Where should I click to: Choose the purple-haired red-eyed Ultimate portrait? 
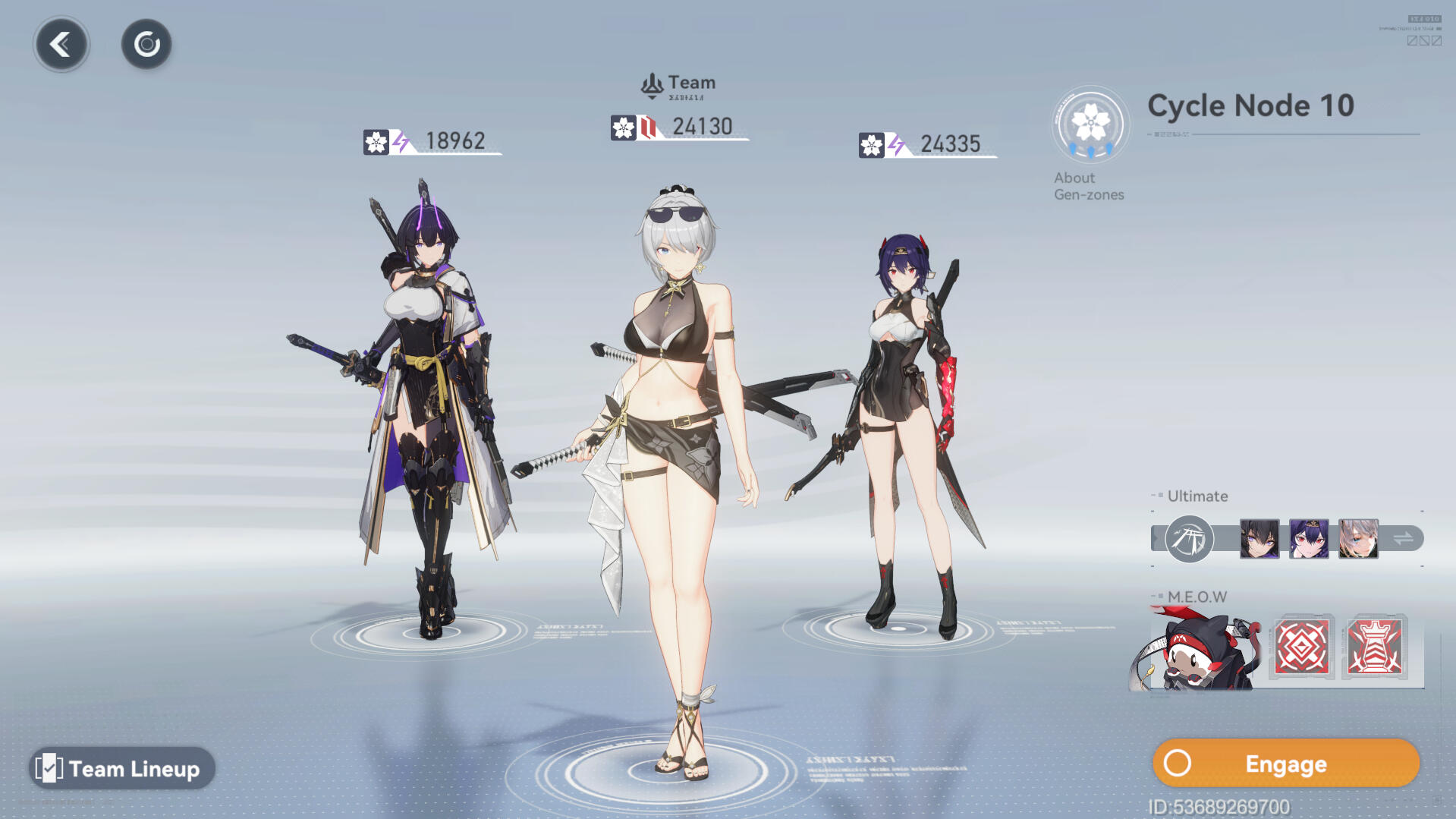coord(1309,539)
